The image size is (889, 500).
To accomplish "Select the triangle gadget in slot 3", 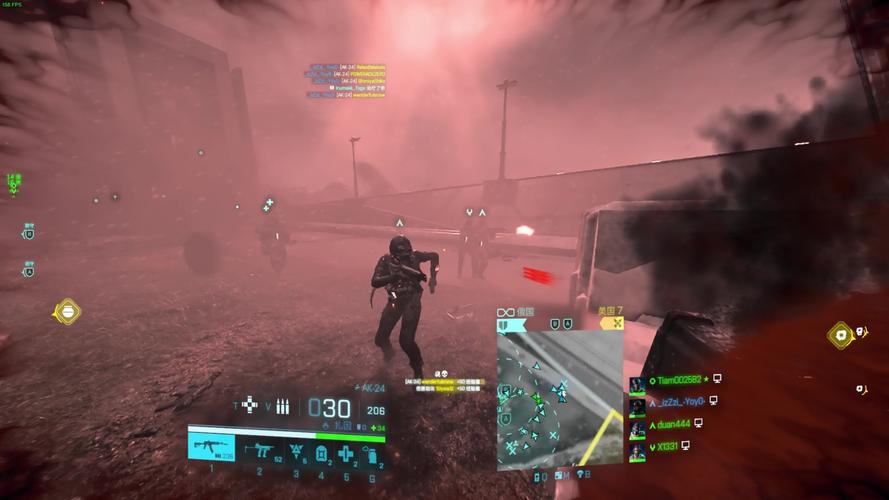I will [297, 453].
